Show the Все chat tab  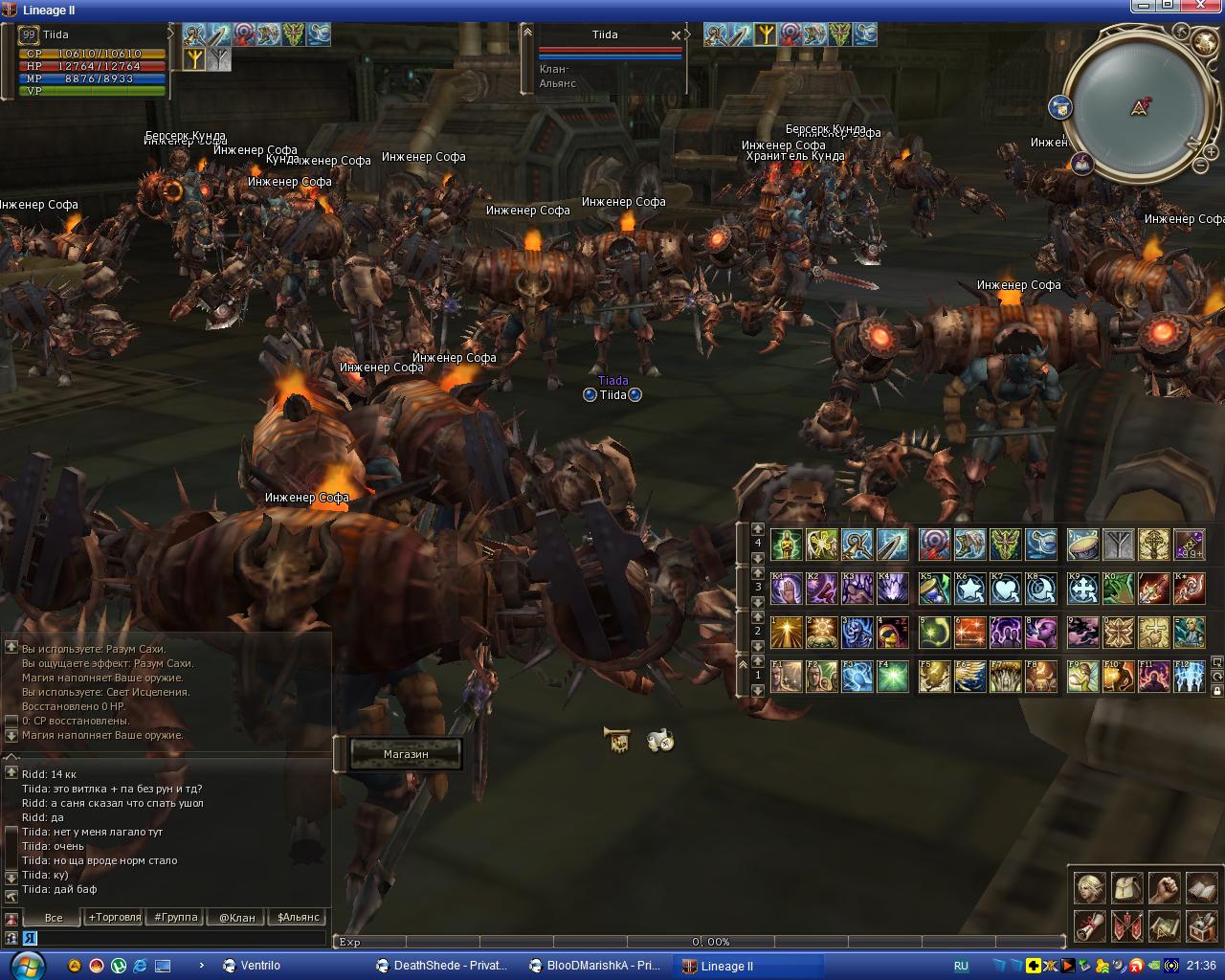[x=54, y=917]
